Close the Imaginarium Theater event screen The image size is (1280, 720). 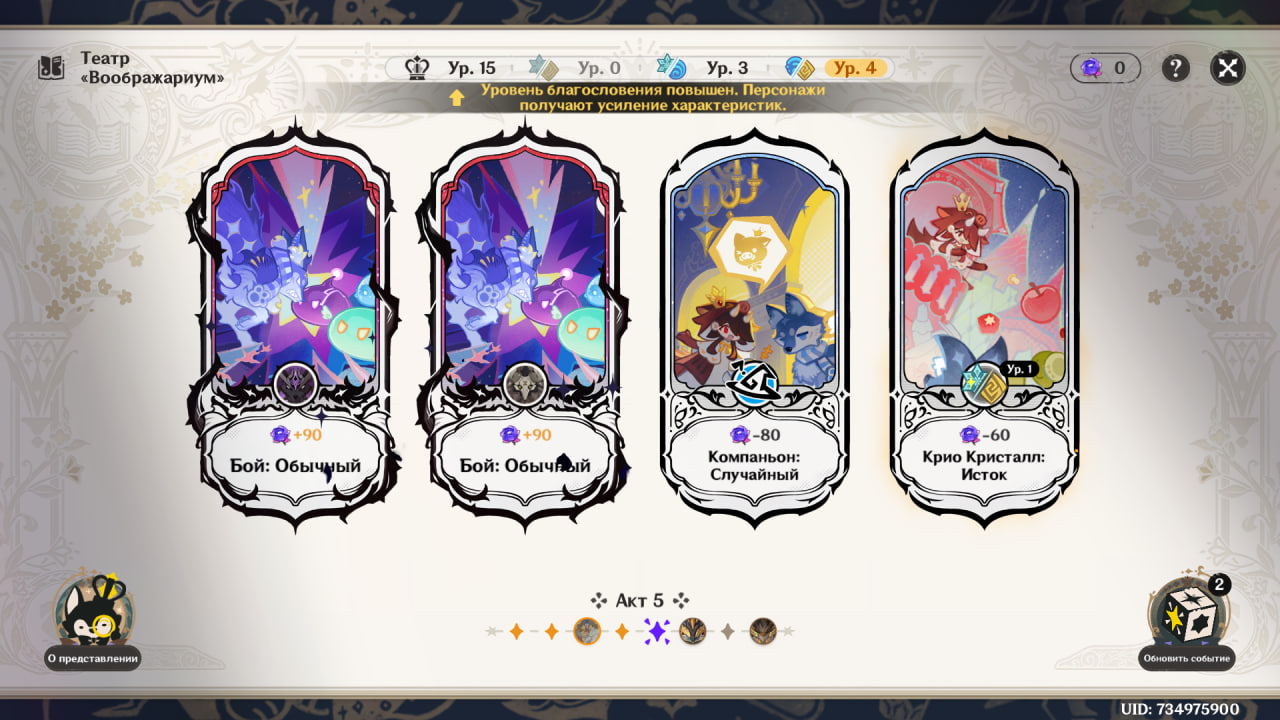[x=1227, y=68]
